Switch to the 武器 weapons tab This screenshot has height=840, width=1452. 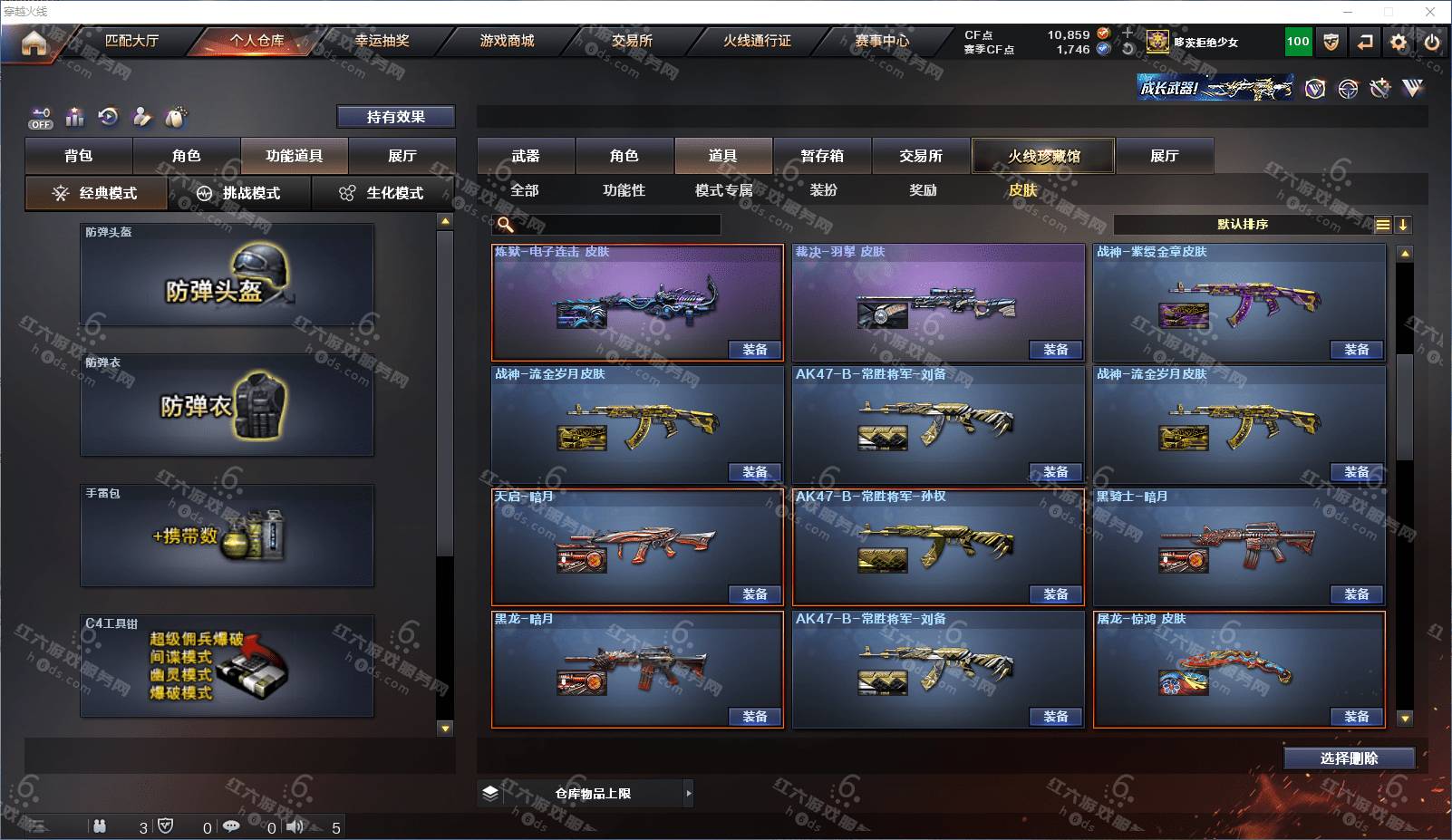point(526,156)
